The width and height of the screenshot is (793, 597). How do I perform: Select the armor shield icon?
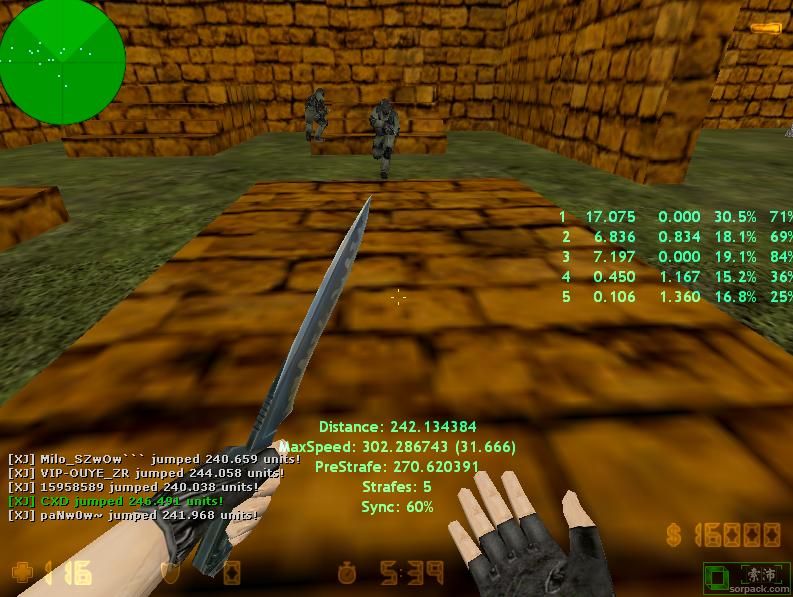pos(169,573)
